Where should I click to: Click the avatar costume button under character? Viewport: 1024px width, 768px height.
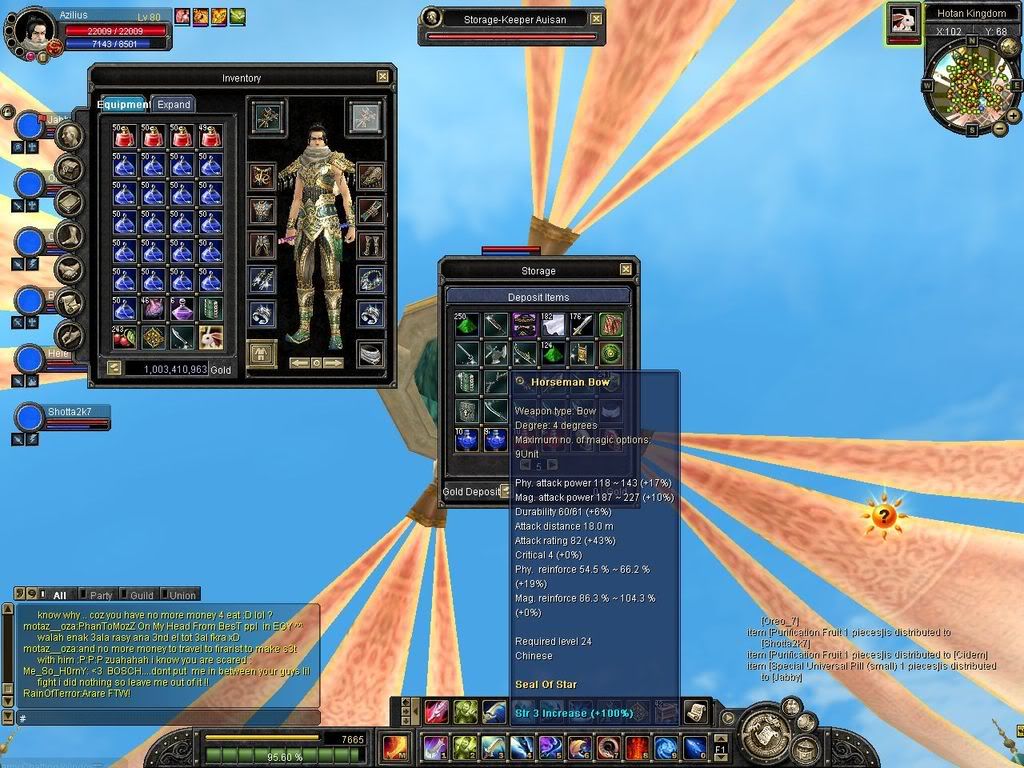point(262,354)
